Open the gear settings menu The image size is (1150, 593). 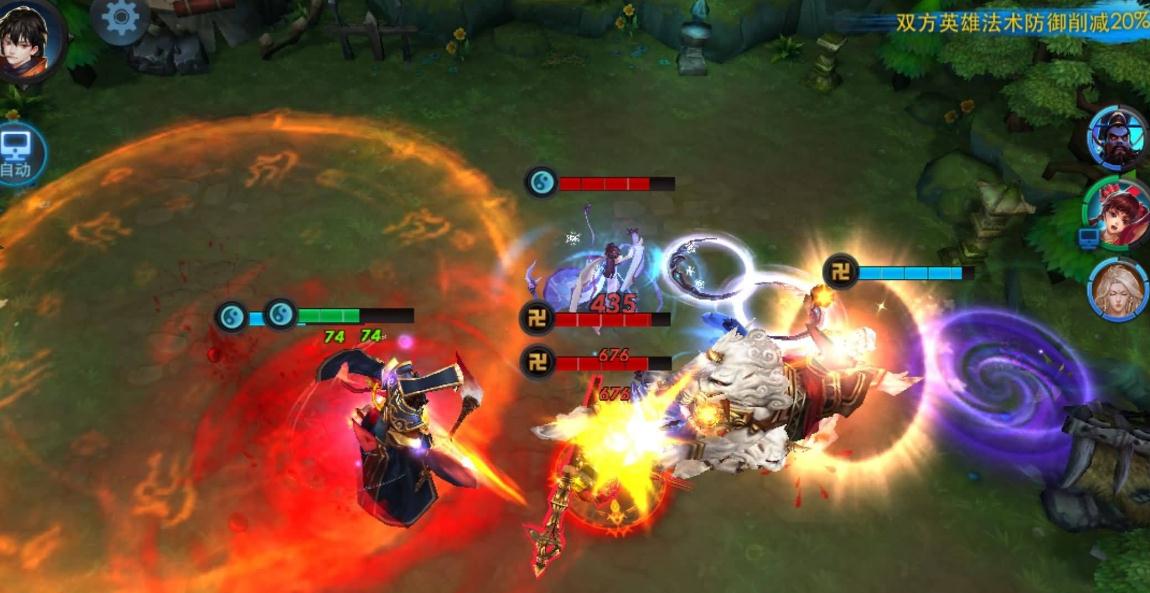pyautogui.click(x=120, y=18)
